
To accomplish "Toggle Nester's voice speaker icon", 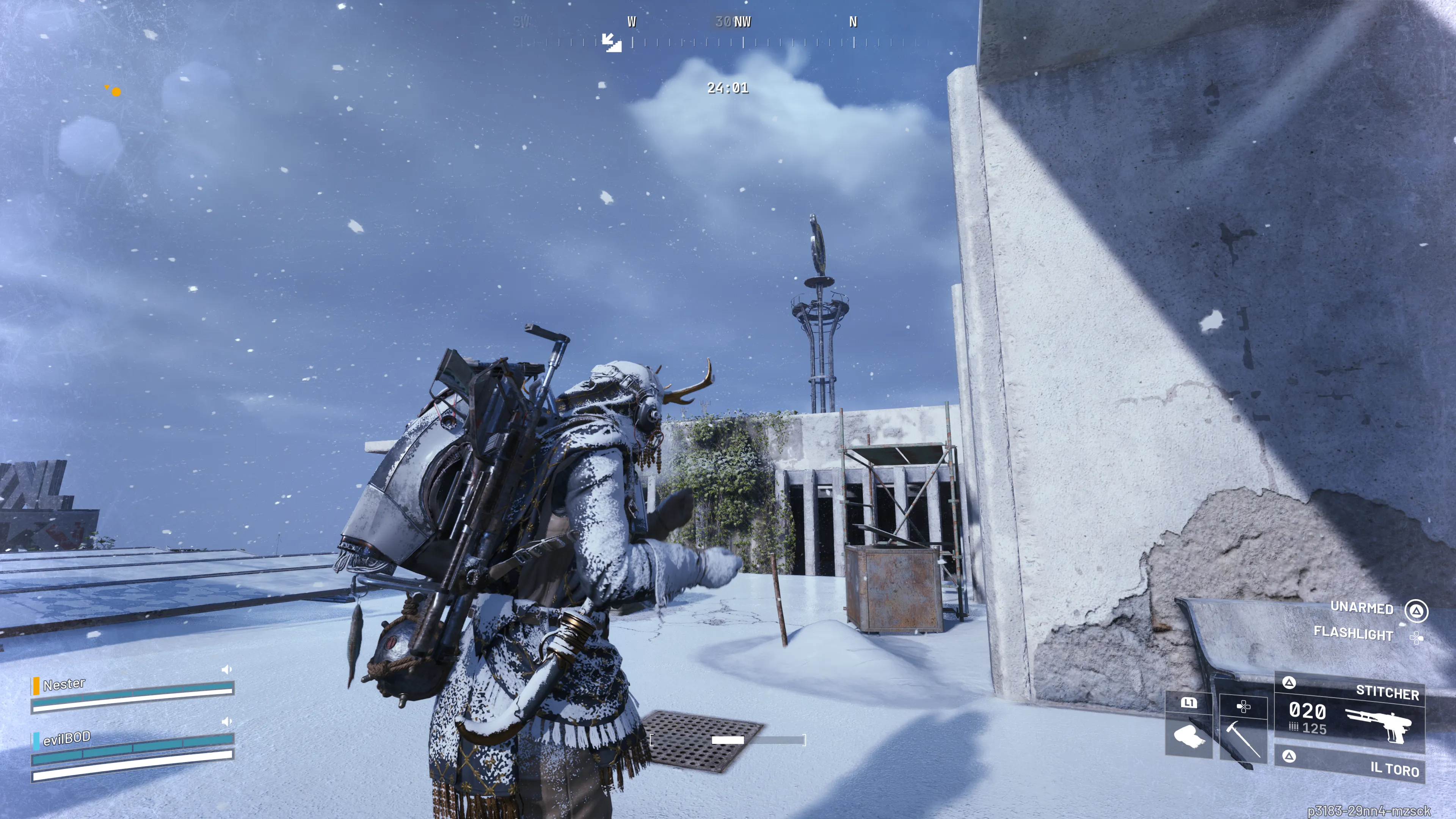I will [x=227, y=670].
